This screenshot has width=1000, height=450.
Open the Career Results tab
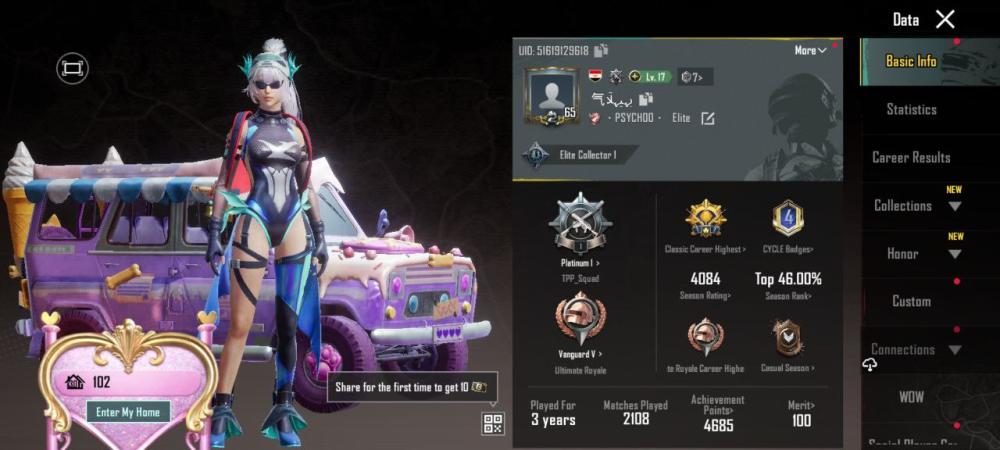(911, 157)
